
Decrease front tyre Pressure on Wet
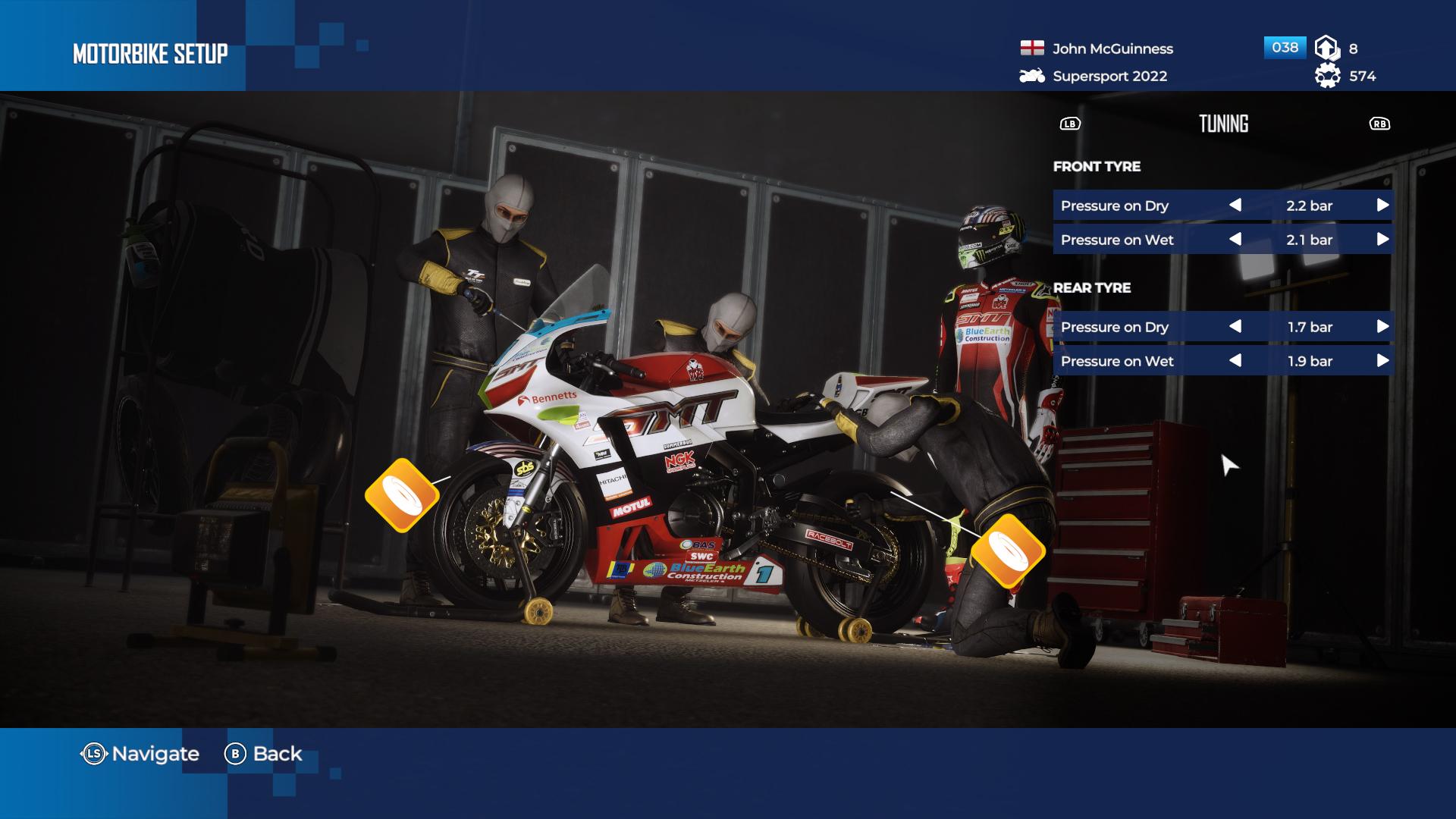[x=1237, y=240]
